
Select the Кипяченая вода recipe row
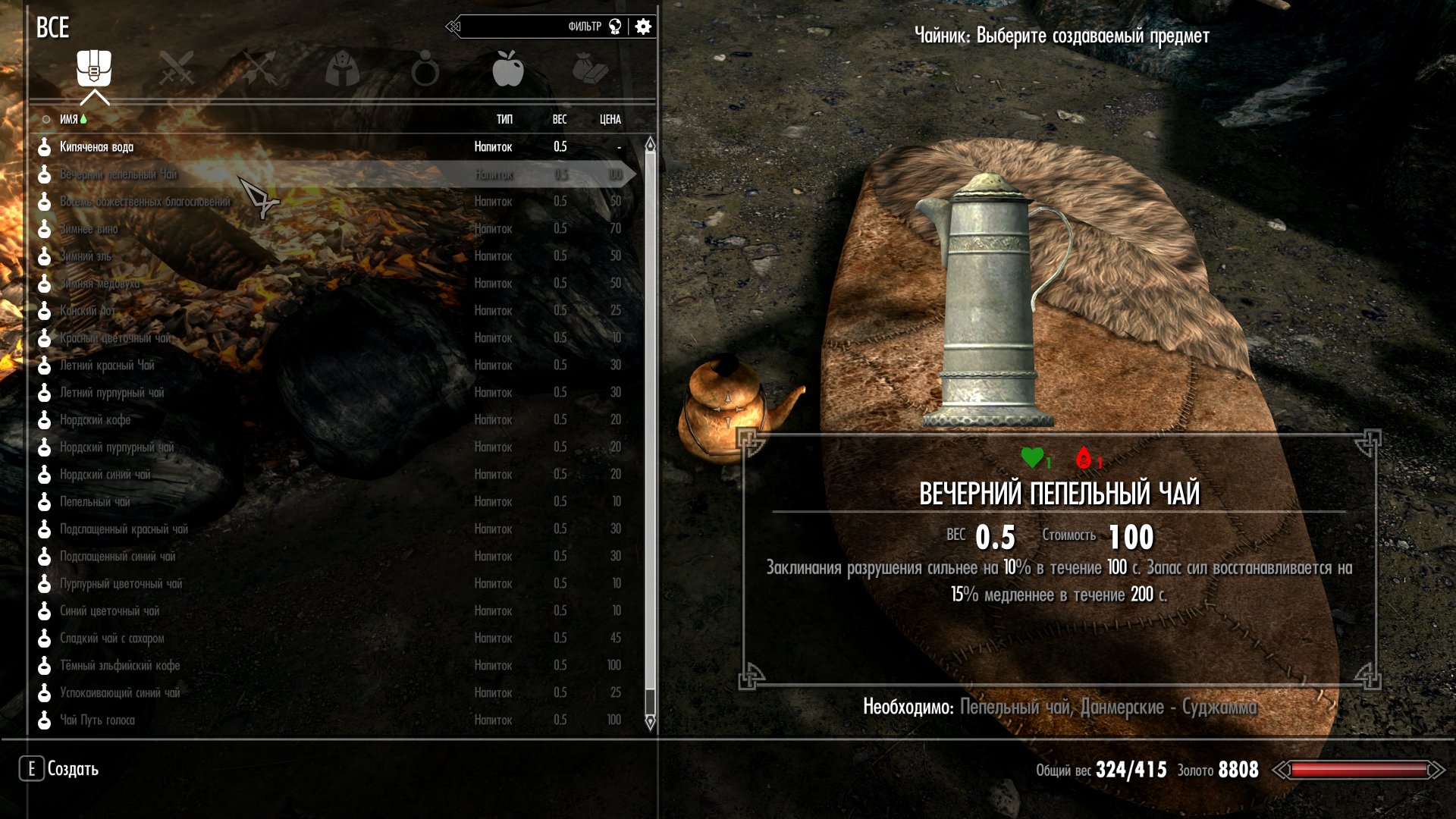click(x=97, y=147)
